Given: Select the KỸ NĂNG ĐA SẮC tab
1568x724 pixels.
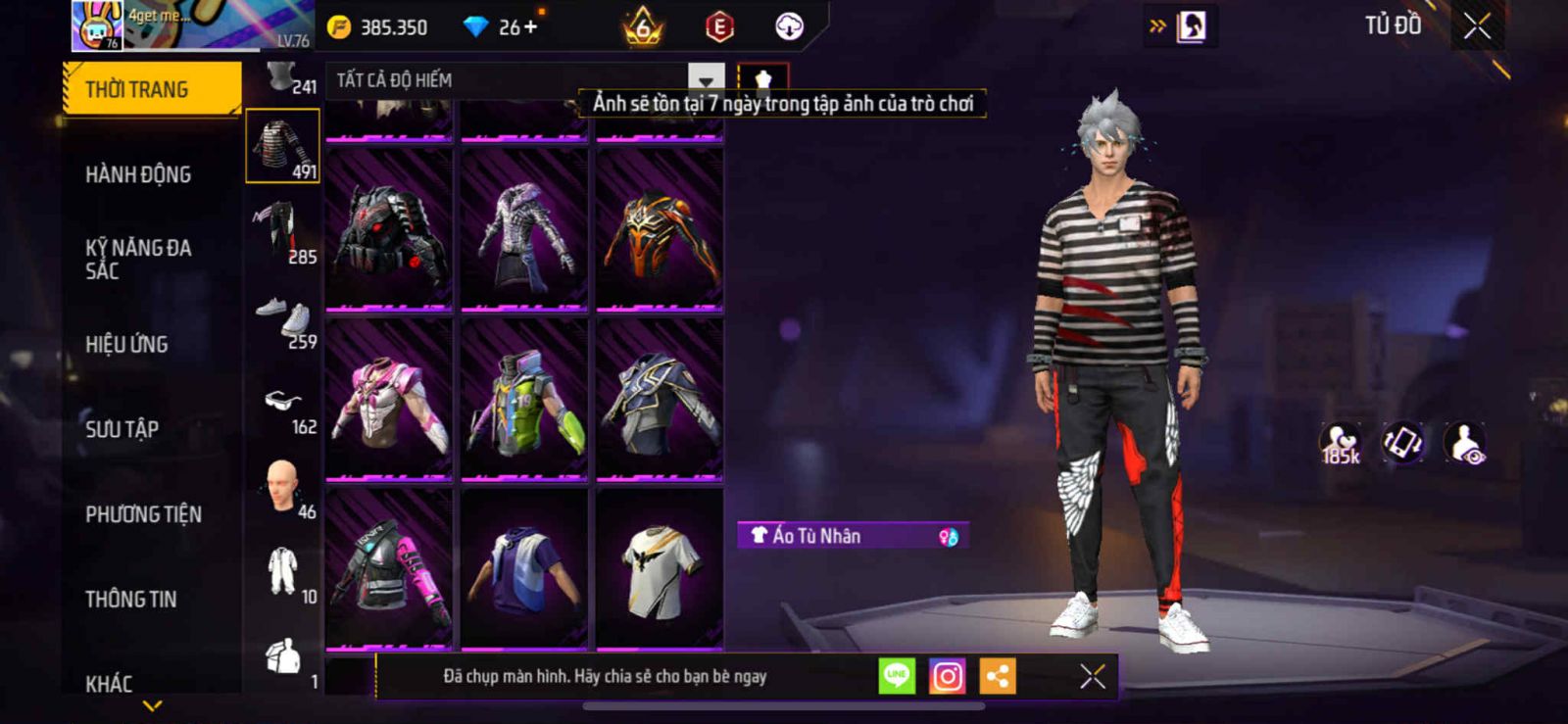Looking at the screenshot, I should coord(138,260).
